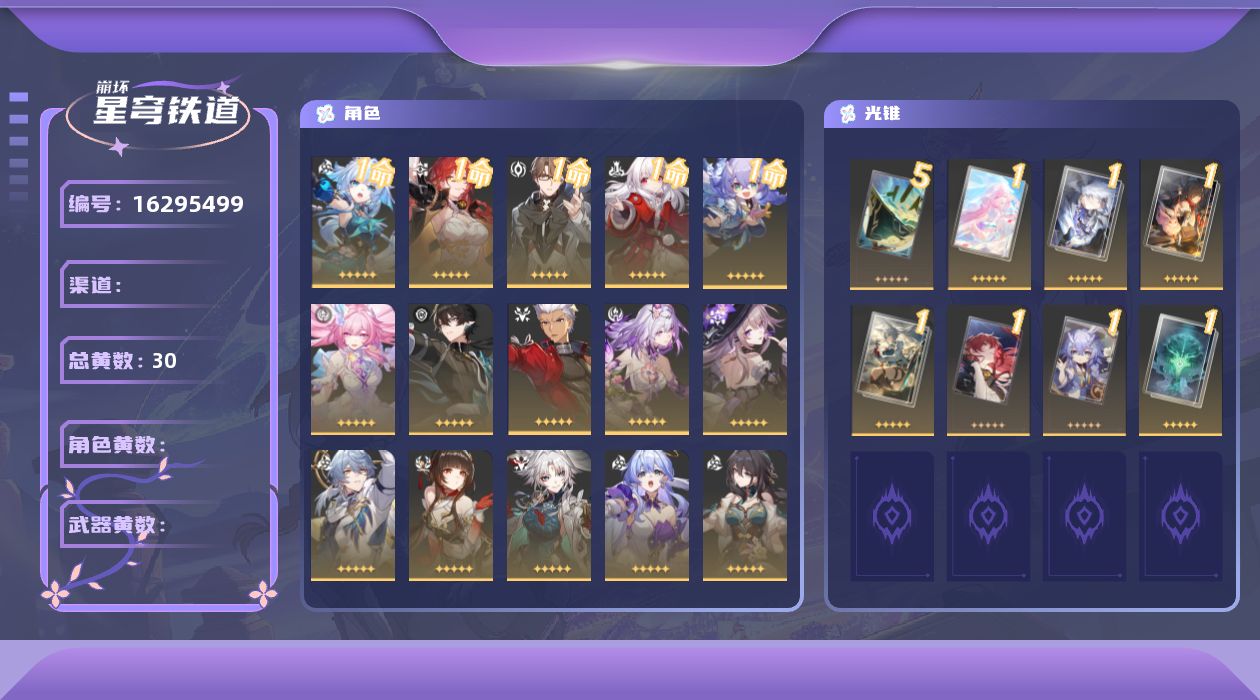Screen dimensions: 1260x700
Task: Select the purple-haired chibi light cone
Action: point(1084,370)
